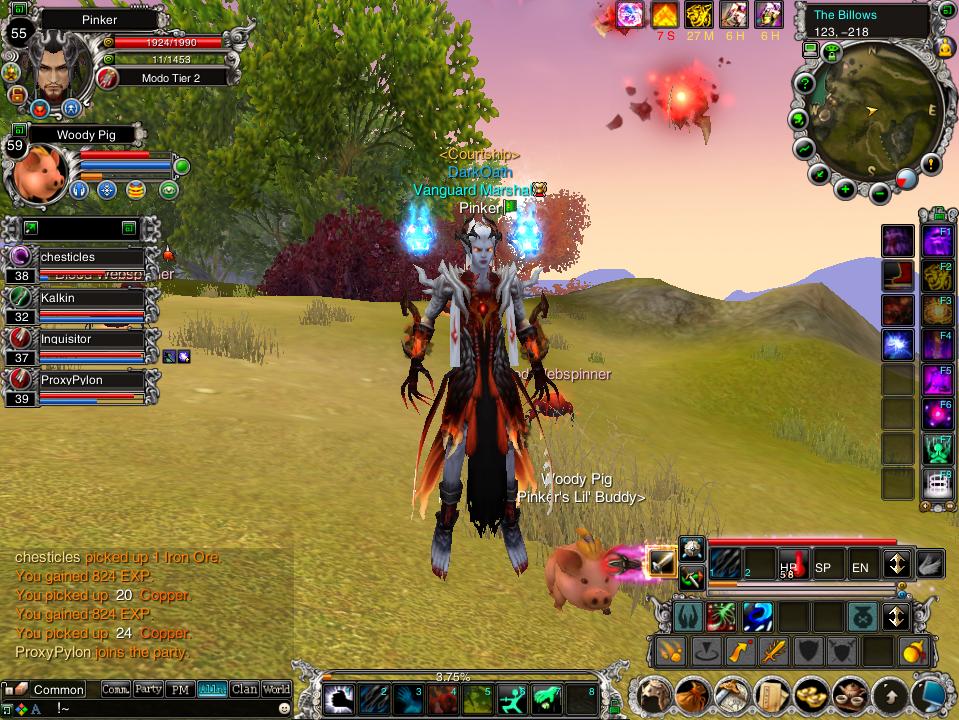
Task: Switch chat to the Party tab
Action: 148,689
